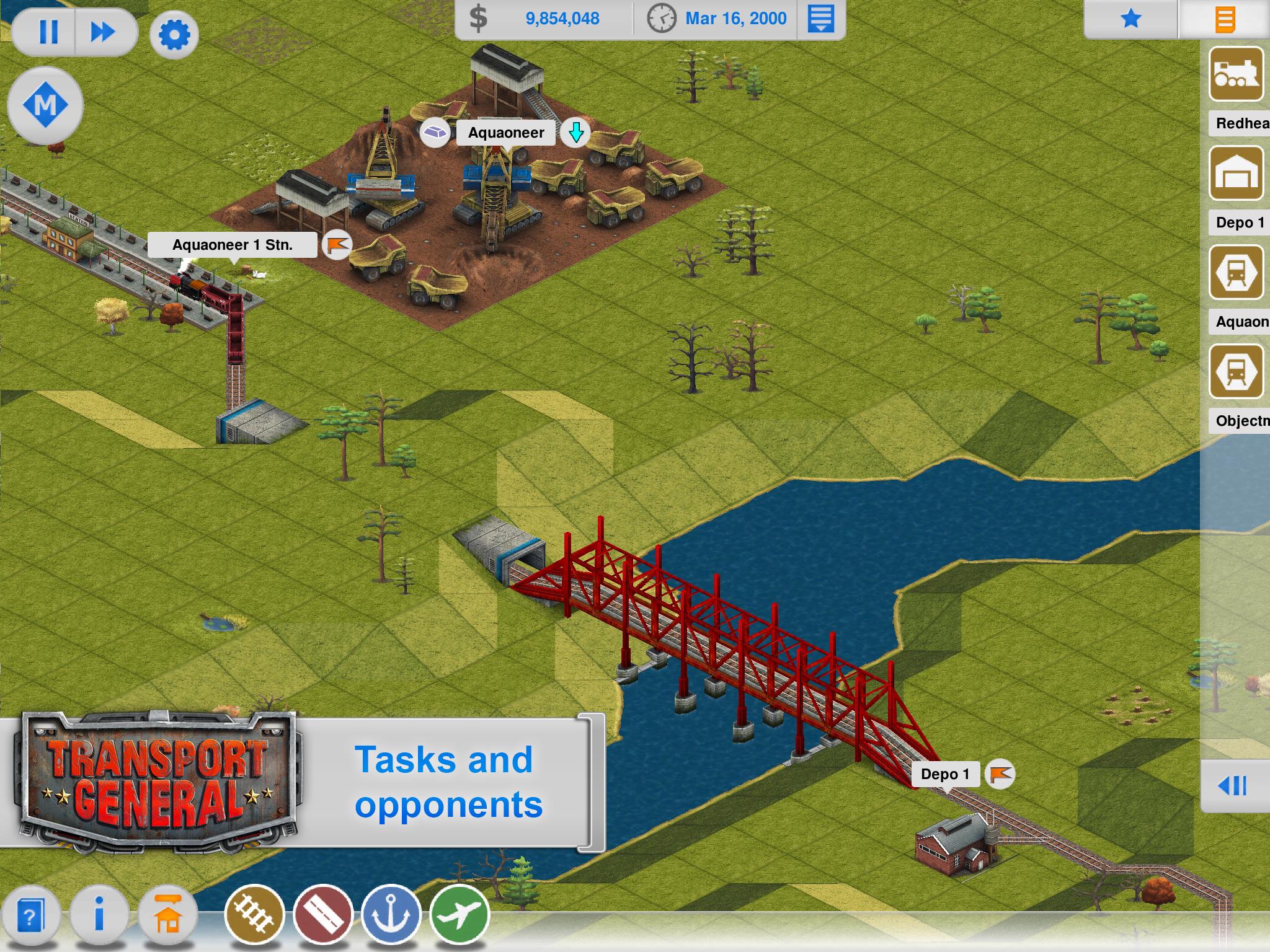1270x952 pixels.
Task: Click the orange flag beside Aquaoneer 1 Stn.
Action: tap(338, 245)
